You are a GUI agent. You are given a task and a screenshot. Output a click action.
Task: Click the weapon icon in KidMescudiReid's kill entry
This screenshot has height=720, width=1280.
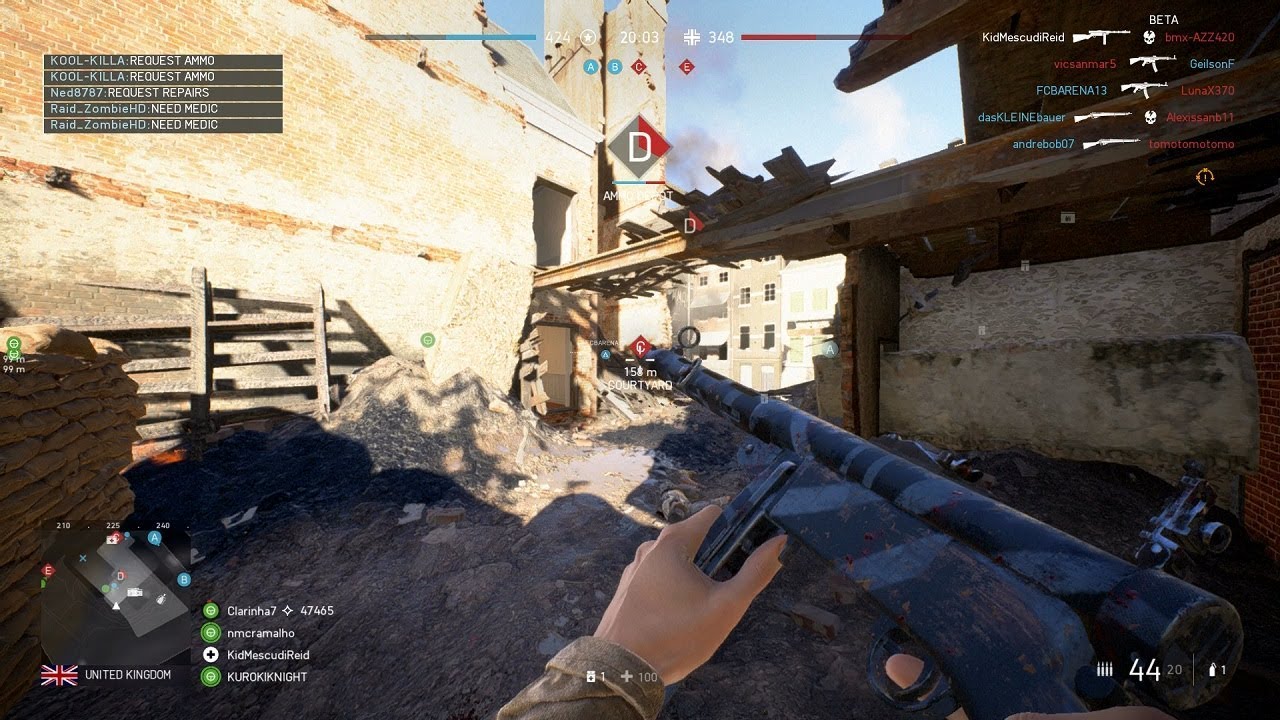pyautogui.click(x=1104, y=37)
